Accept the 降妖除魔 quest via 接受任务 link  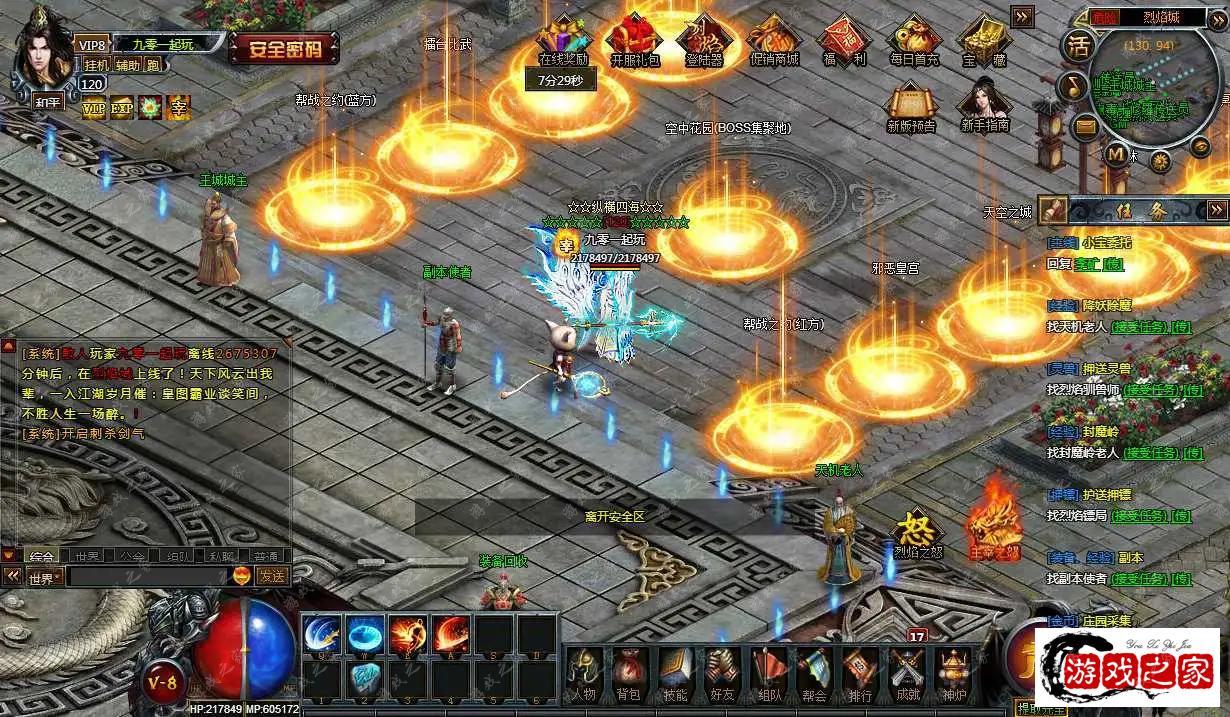tap(1139, 326)
